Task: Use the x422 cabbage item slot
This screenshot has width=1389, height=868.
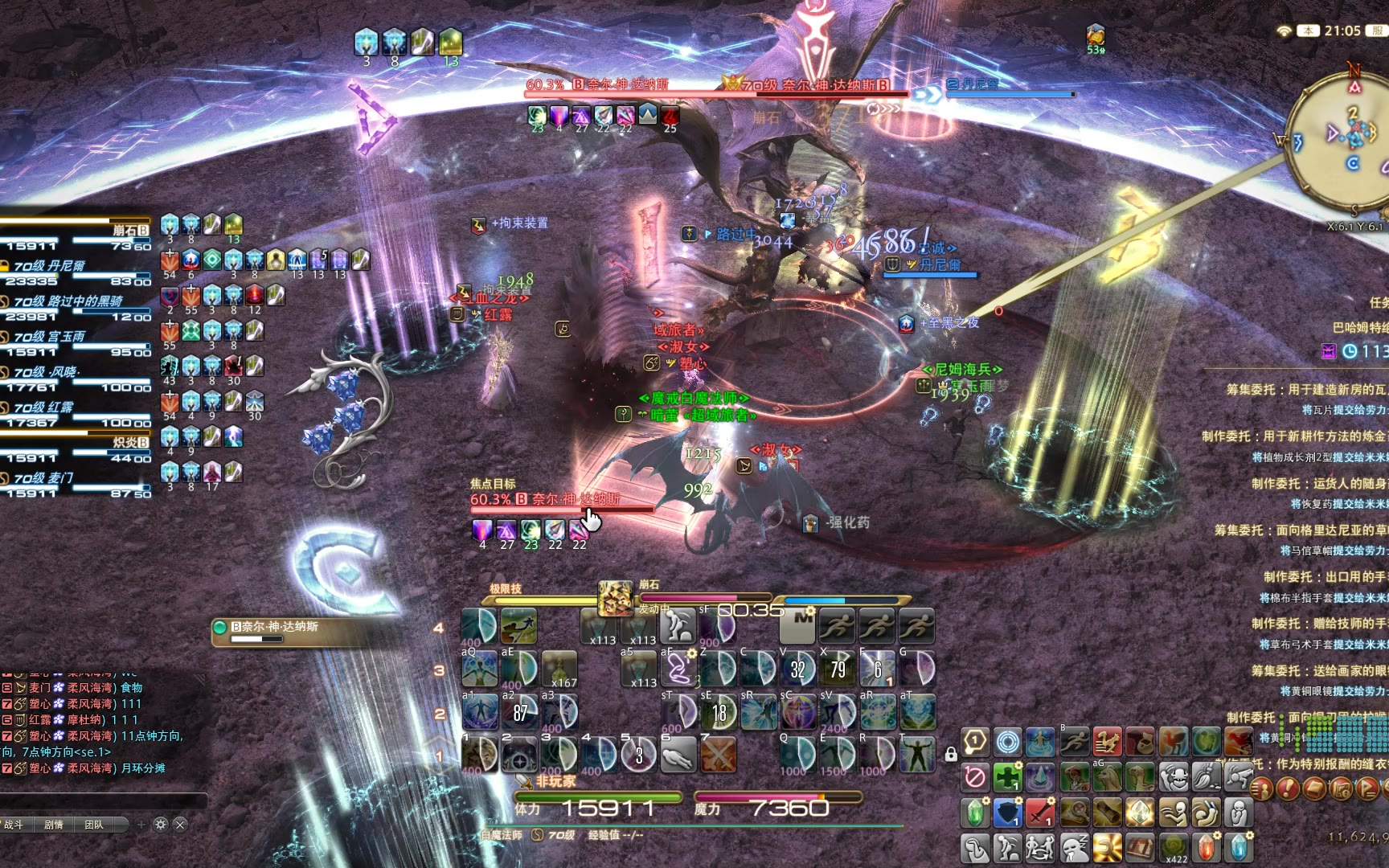Action: (x=1174, y=848)
